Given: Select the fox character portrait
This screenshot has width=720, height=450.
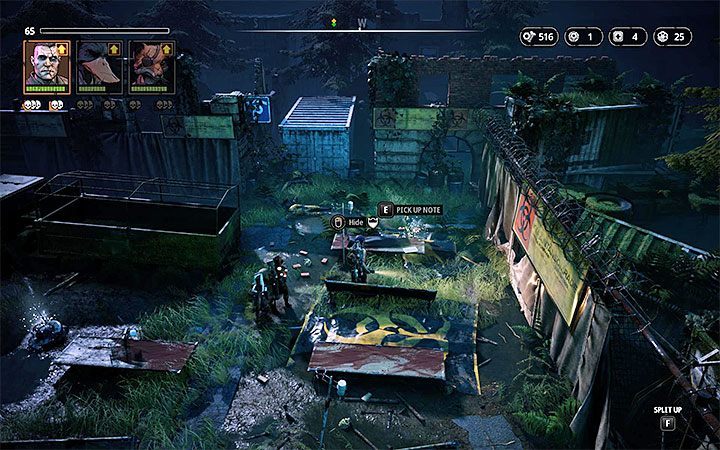Looking at the screenshot, I should pos(151,65).
